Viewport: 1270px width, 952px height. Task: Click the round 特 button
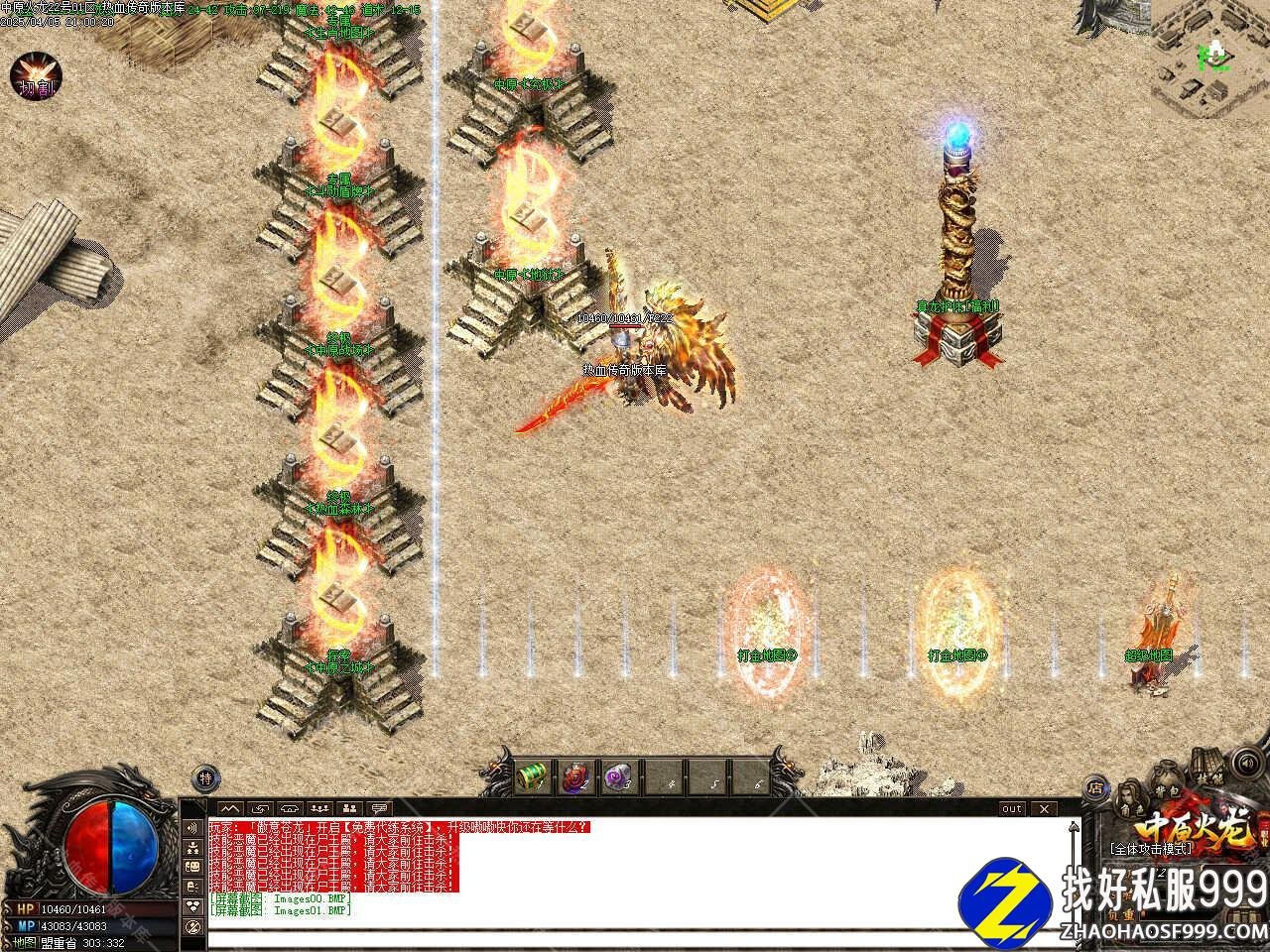click(204, 778)
